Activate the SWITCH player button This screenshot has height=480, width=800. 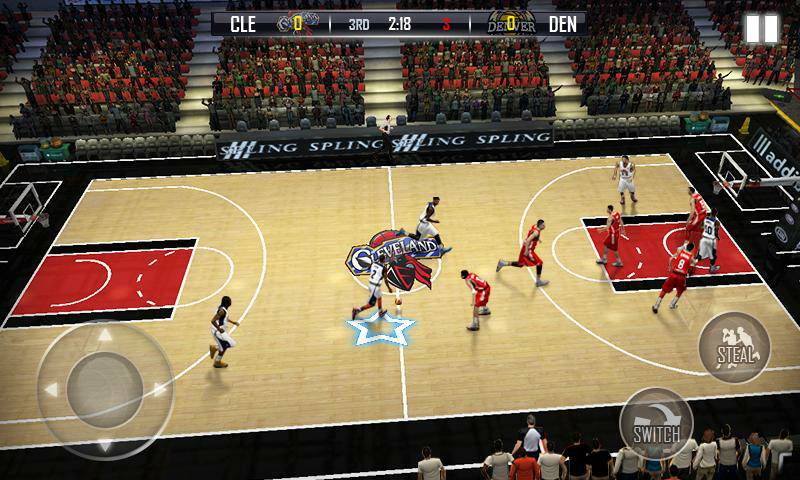click(656, 424)
